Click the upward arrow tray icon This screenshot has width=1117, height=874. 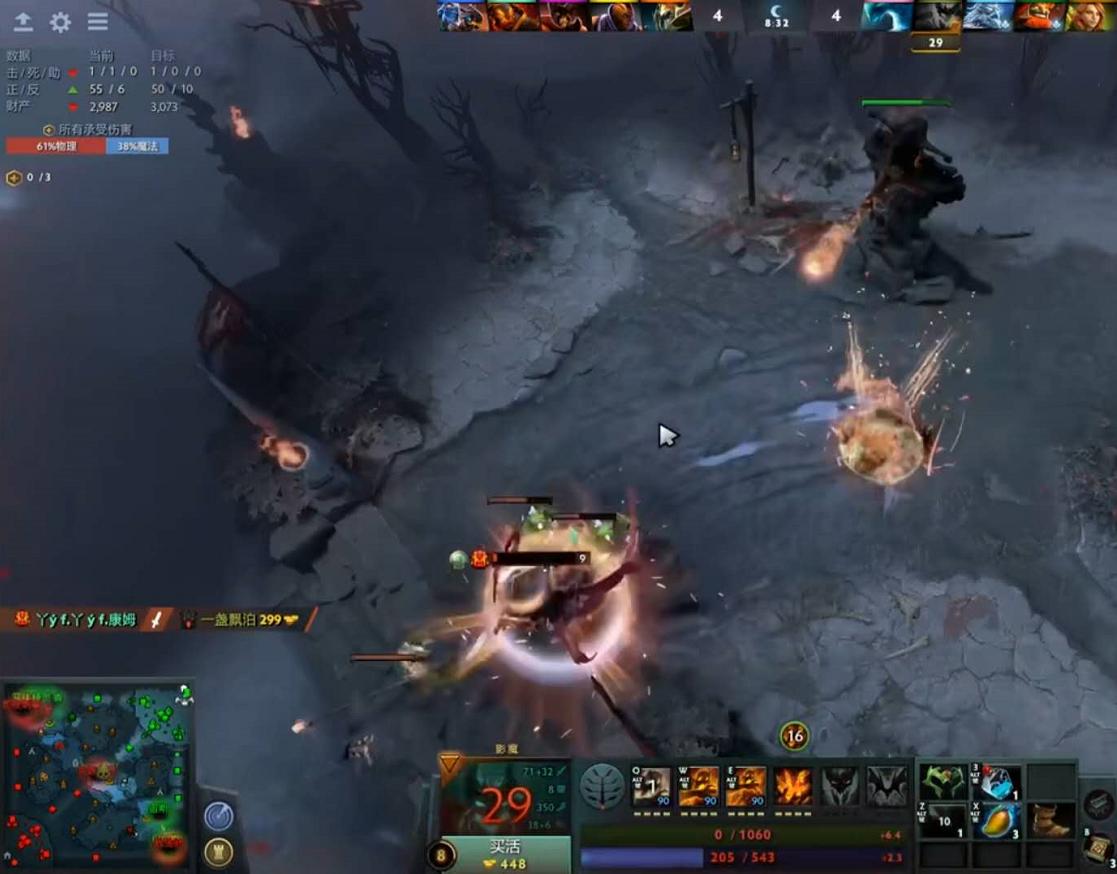coord(23,22)
